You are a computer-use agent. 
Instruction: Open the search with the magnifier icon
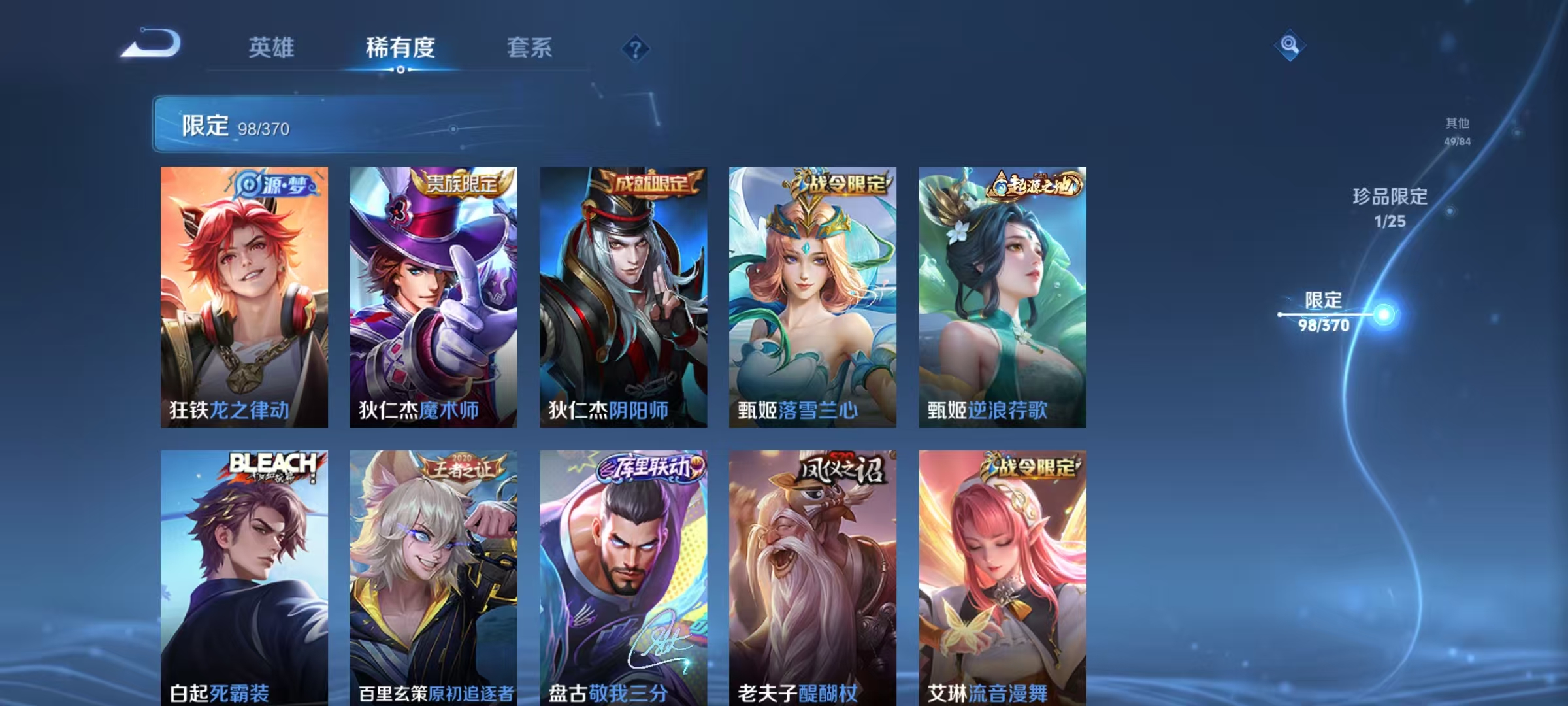1290,44
